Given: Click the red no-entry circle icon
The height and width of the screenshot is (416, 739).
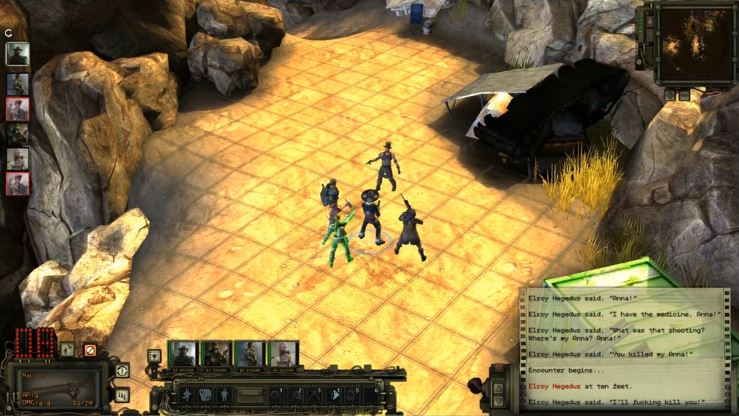Looking at the screenshot, I should pyautogui.click(x=90, y=350).
